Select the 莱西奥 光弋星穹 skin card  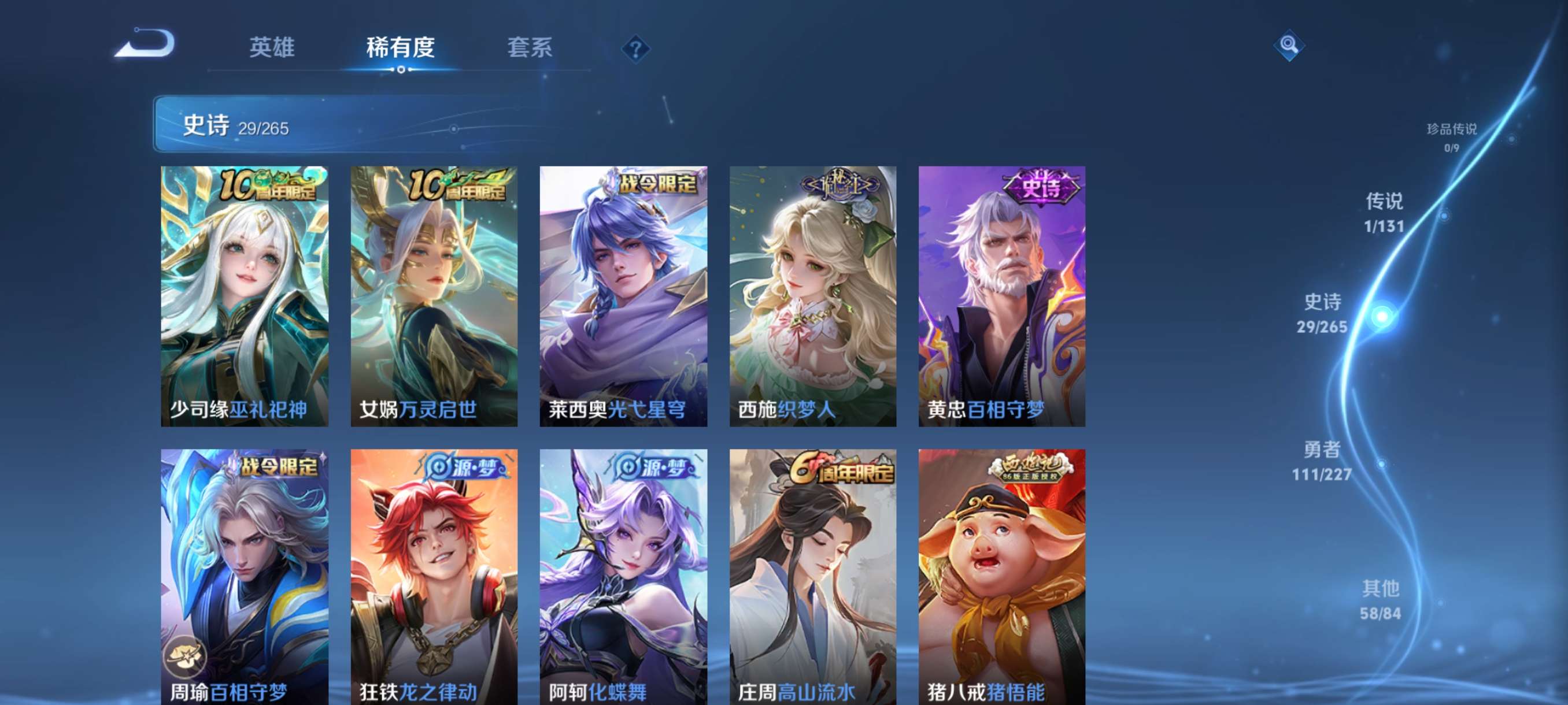click(623, 296)
